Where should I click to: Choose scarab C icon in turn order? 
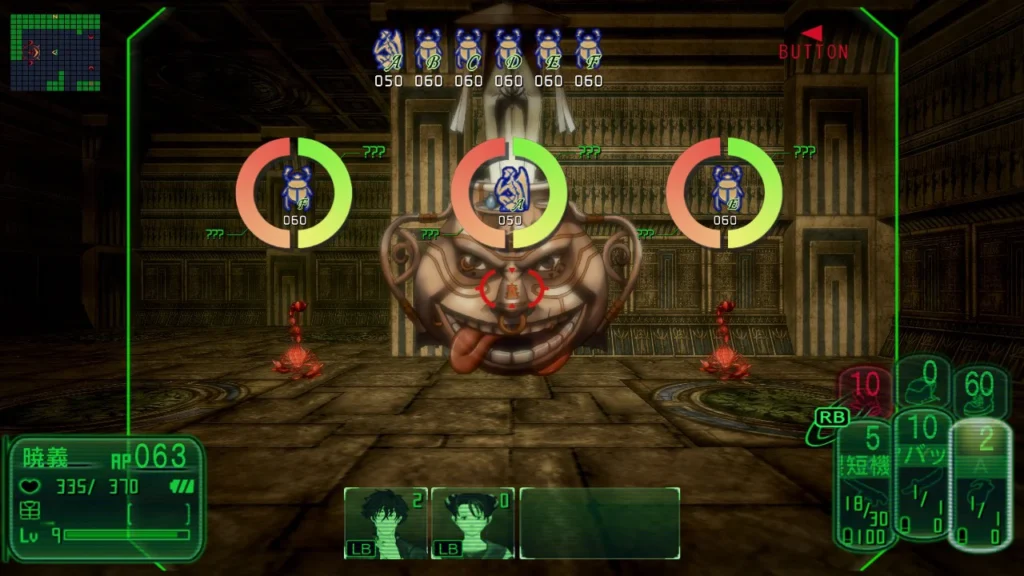(468, 49)
